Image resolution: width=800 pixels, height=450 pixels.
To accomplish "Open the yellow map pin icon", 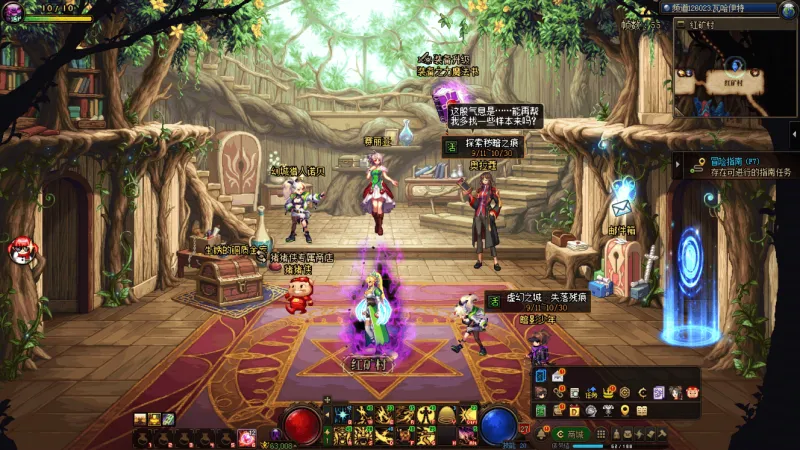I will (x=624, y=410).
